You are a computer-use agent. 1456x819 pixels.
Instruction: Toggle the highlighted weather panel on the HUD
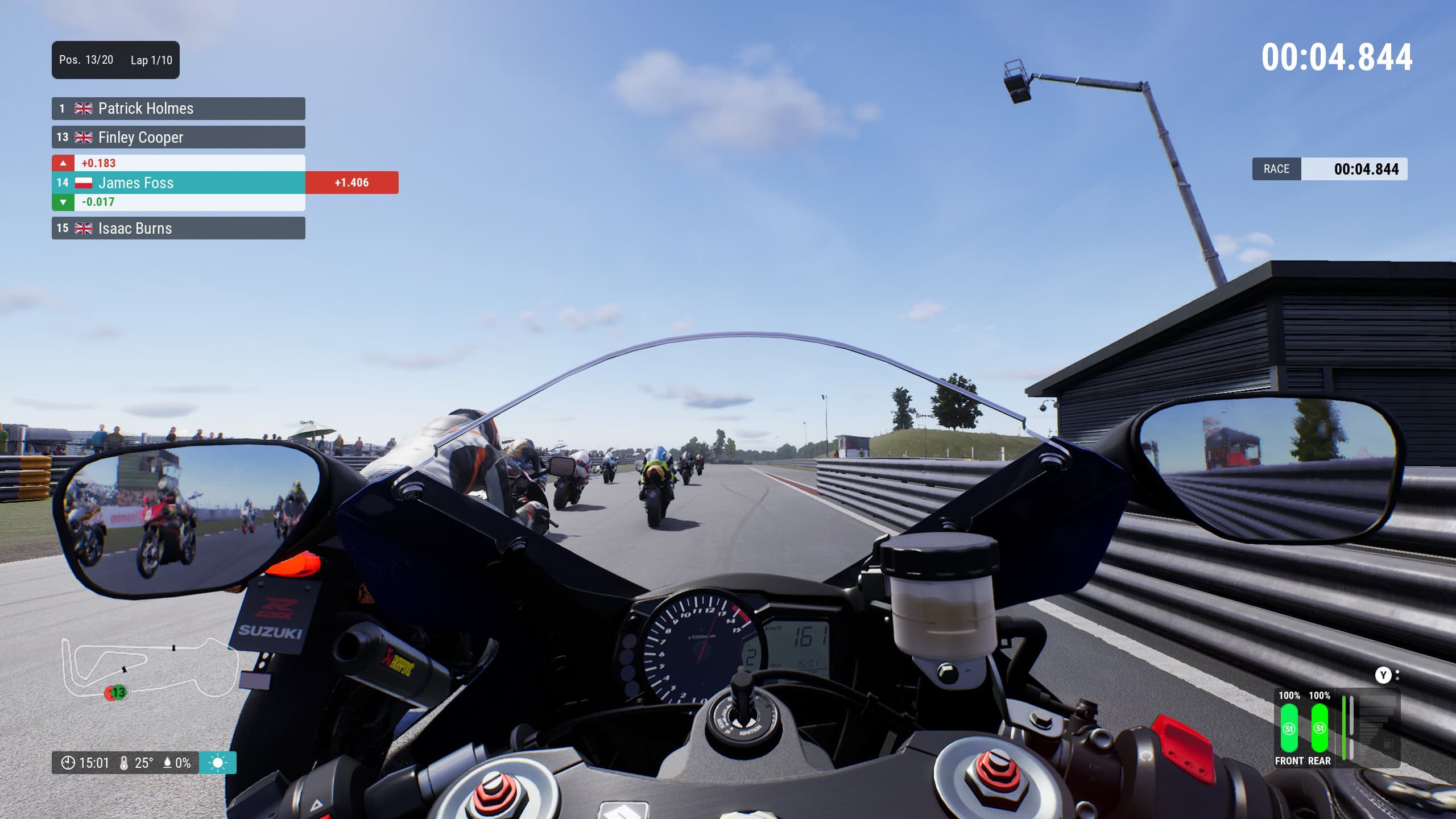[x=218, y=763]
